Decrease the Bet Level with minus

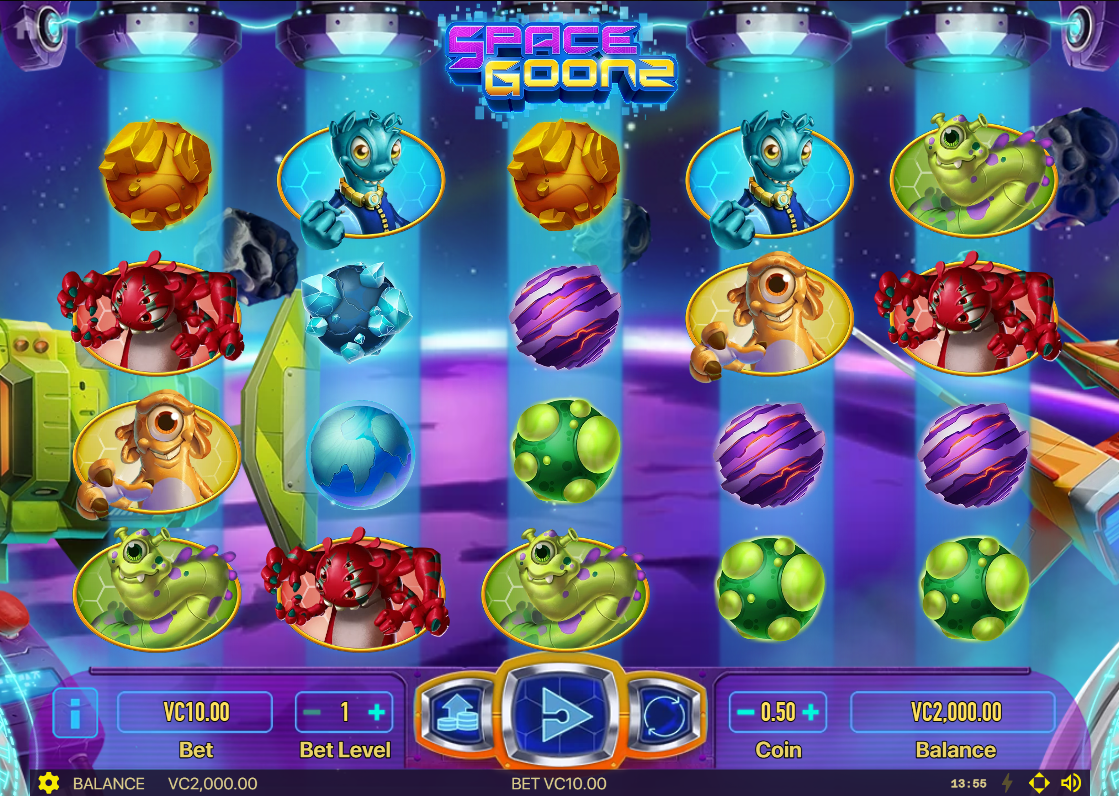coord(313,712)
